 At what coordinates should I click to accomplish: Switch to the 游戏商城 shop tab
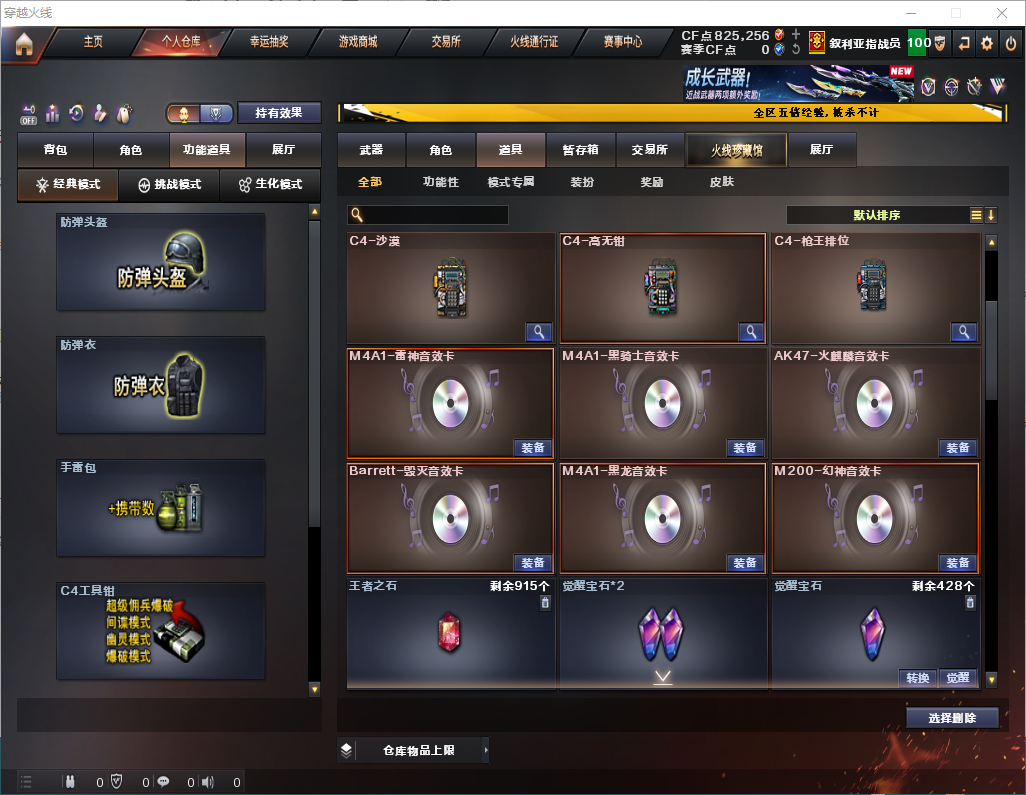pos(358,42)
